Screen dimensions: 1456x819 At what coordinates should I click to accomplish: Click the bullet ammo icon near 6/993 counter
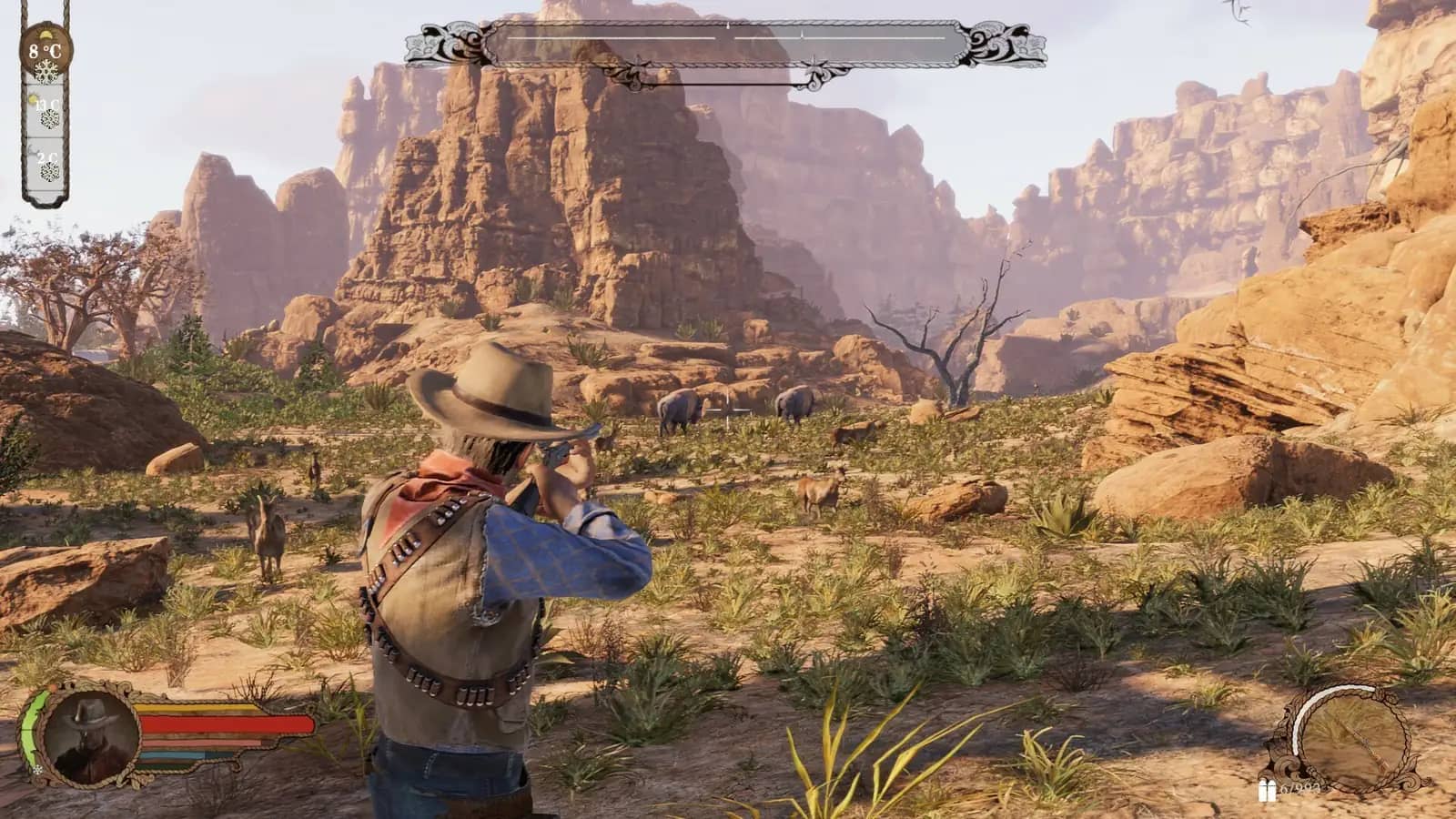click(1267, 789)
